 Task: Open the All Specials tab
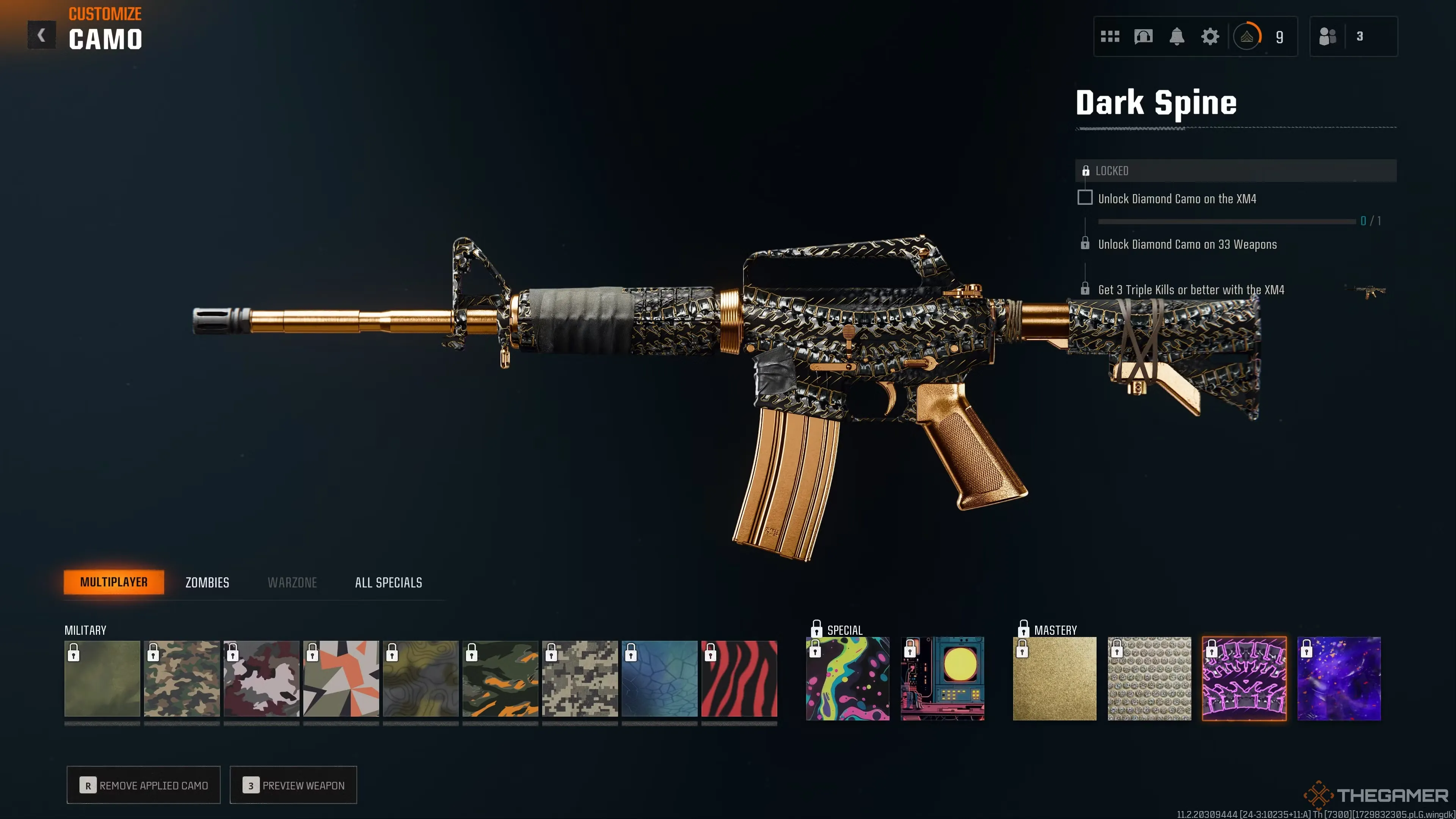pyautogui.click(x=388, y=582)
